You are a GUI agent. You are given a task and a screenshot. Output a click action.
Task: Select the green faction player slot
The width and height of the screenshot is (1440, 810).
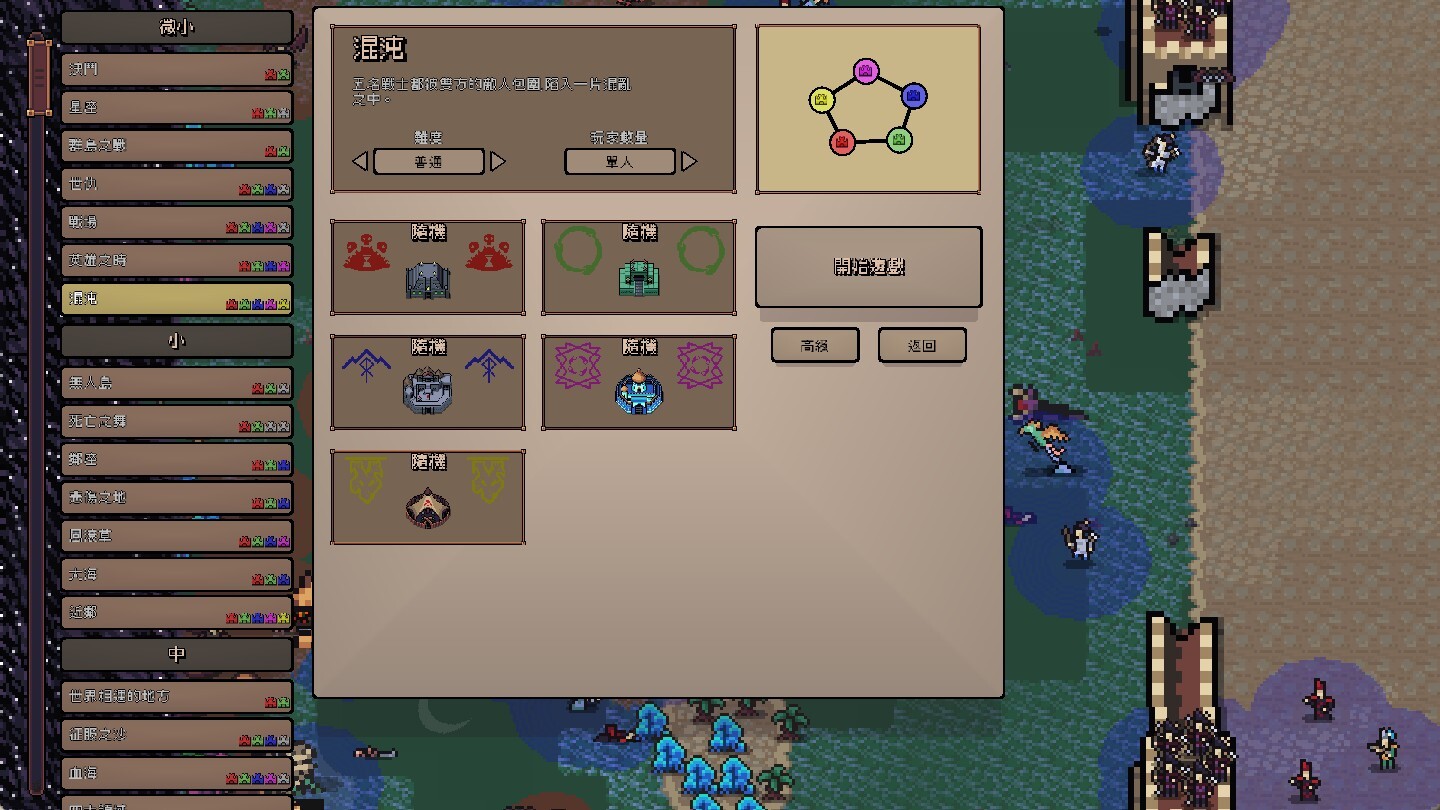(x=639, y=268)
